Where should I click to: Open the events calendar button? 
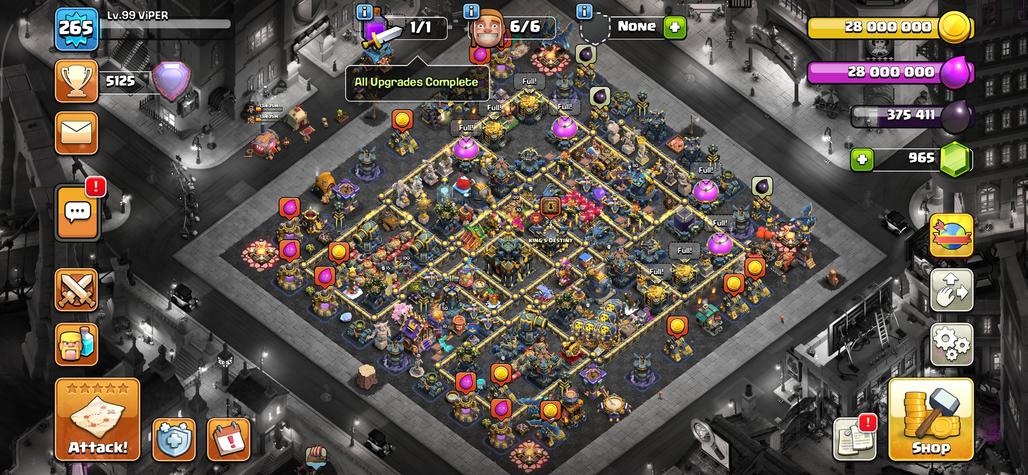coord(227,439)
